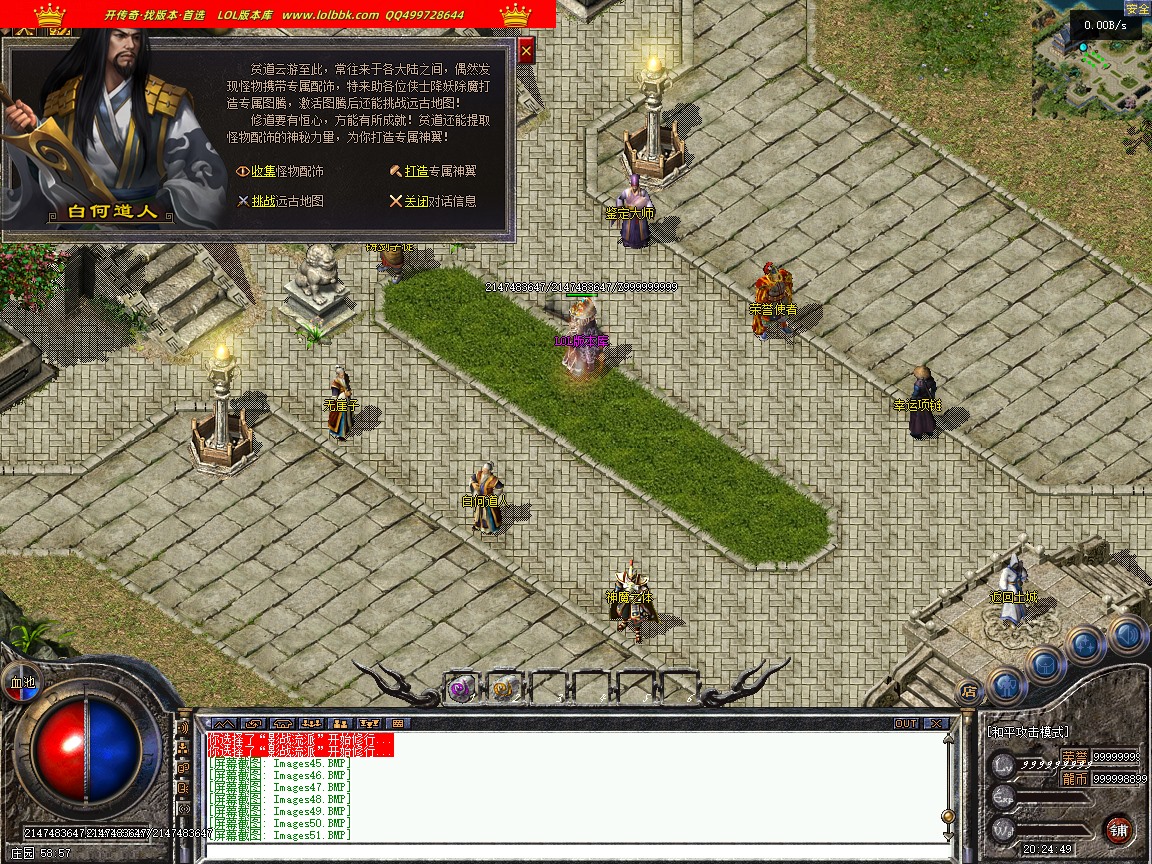Click the OUT button on chat panel
Viewport: 1152px width, 864px height.
[x=905, y=723]
